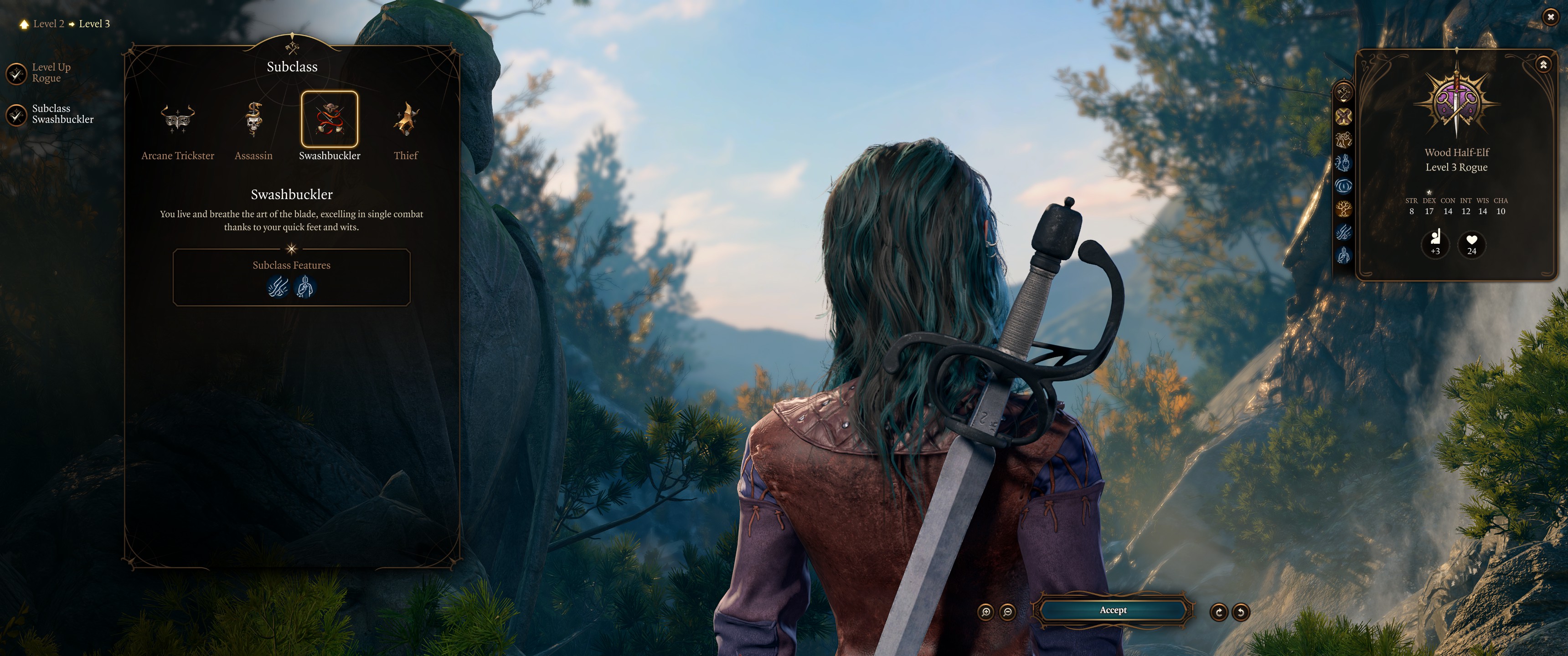1568x656 pixels.
Task: Zoom in on the character
Action: click(x=985, y=611)
